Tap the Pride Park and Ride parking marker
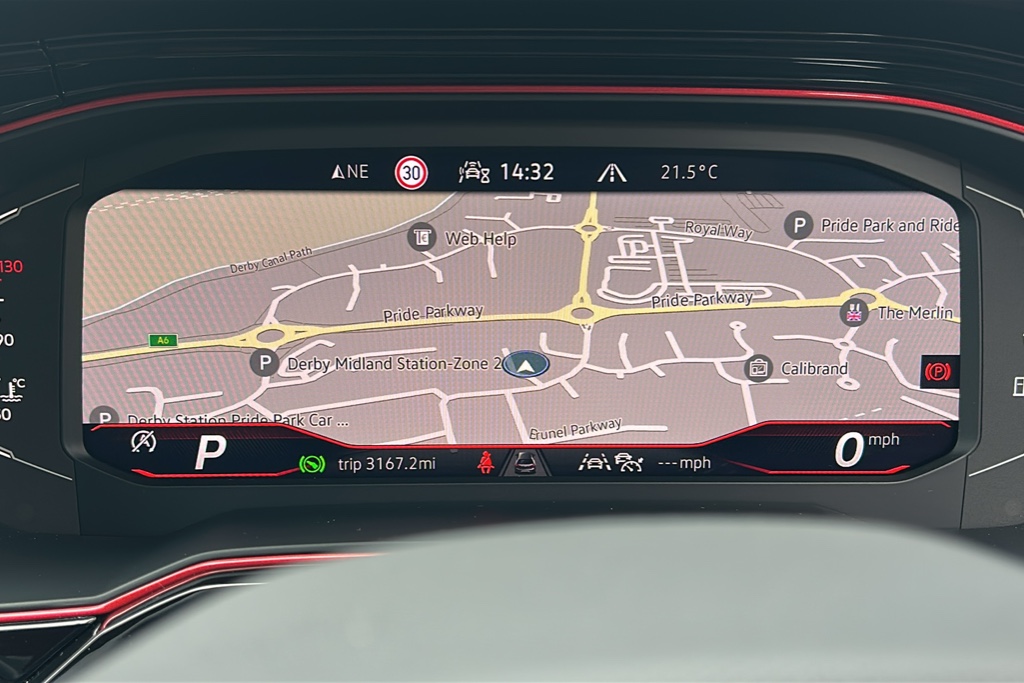 [x=798, y=225]
